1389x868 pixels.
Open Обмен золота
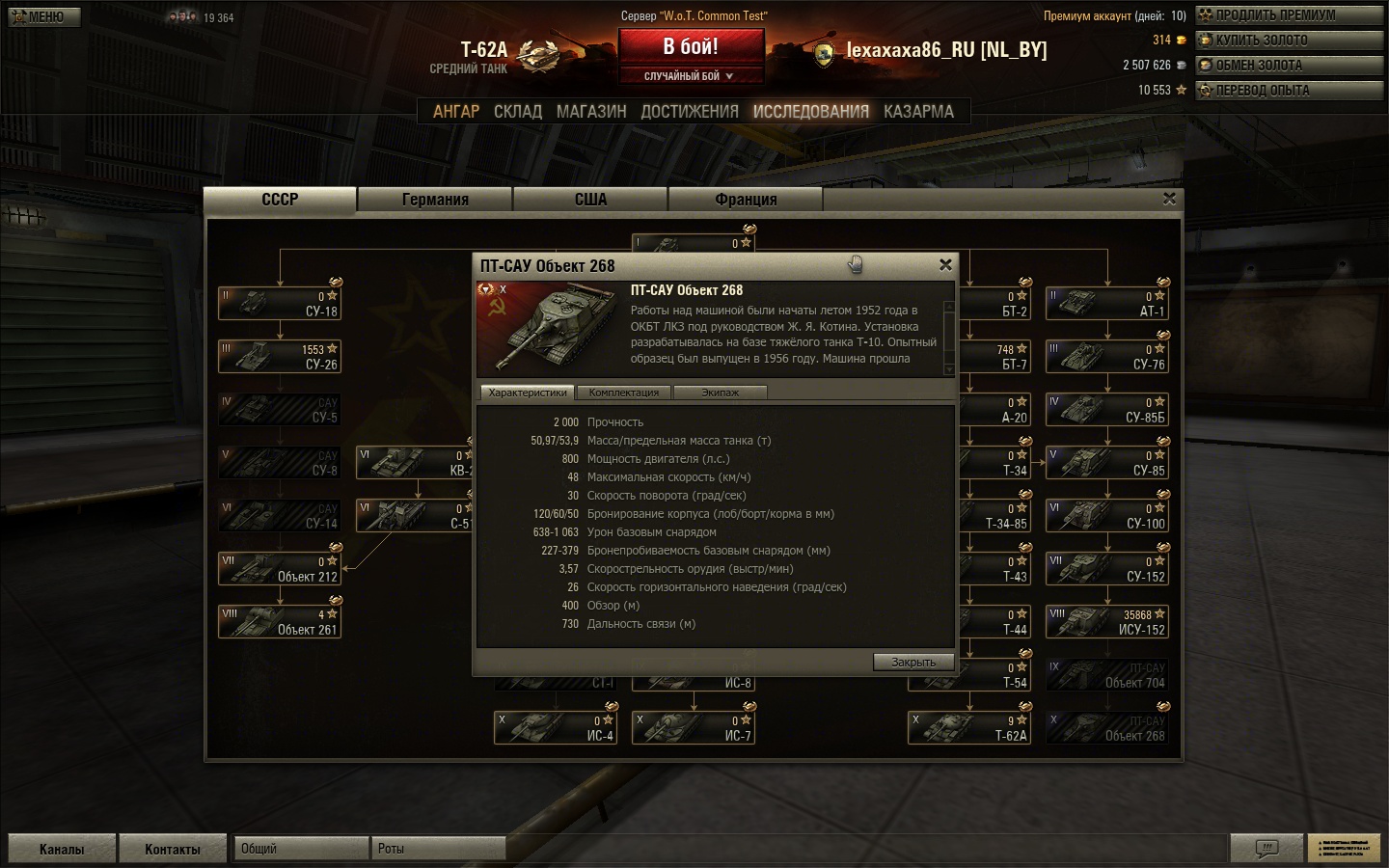[x=1289, y=66]
